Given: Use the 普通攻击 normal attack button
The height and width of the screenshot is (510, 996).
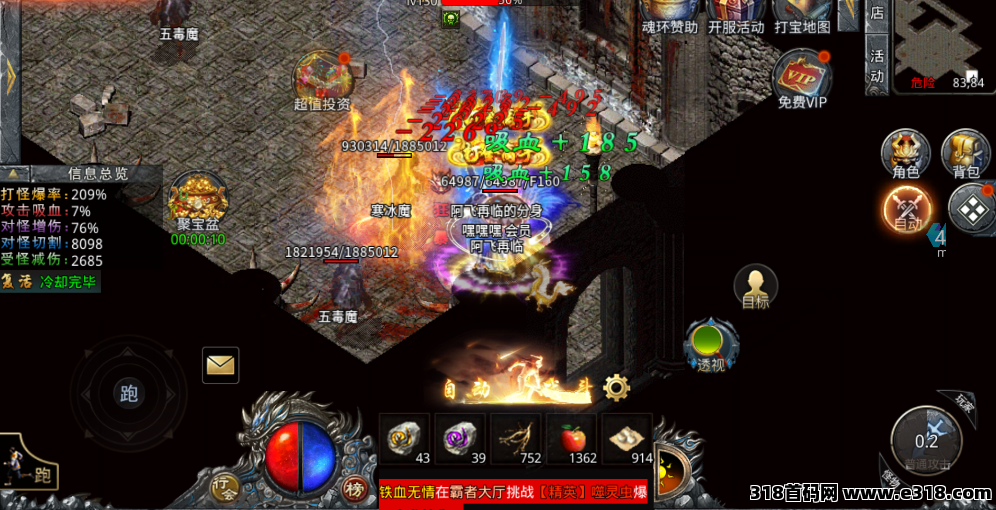Looking at the screenshot, I should click(x=926, y=441).
